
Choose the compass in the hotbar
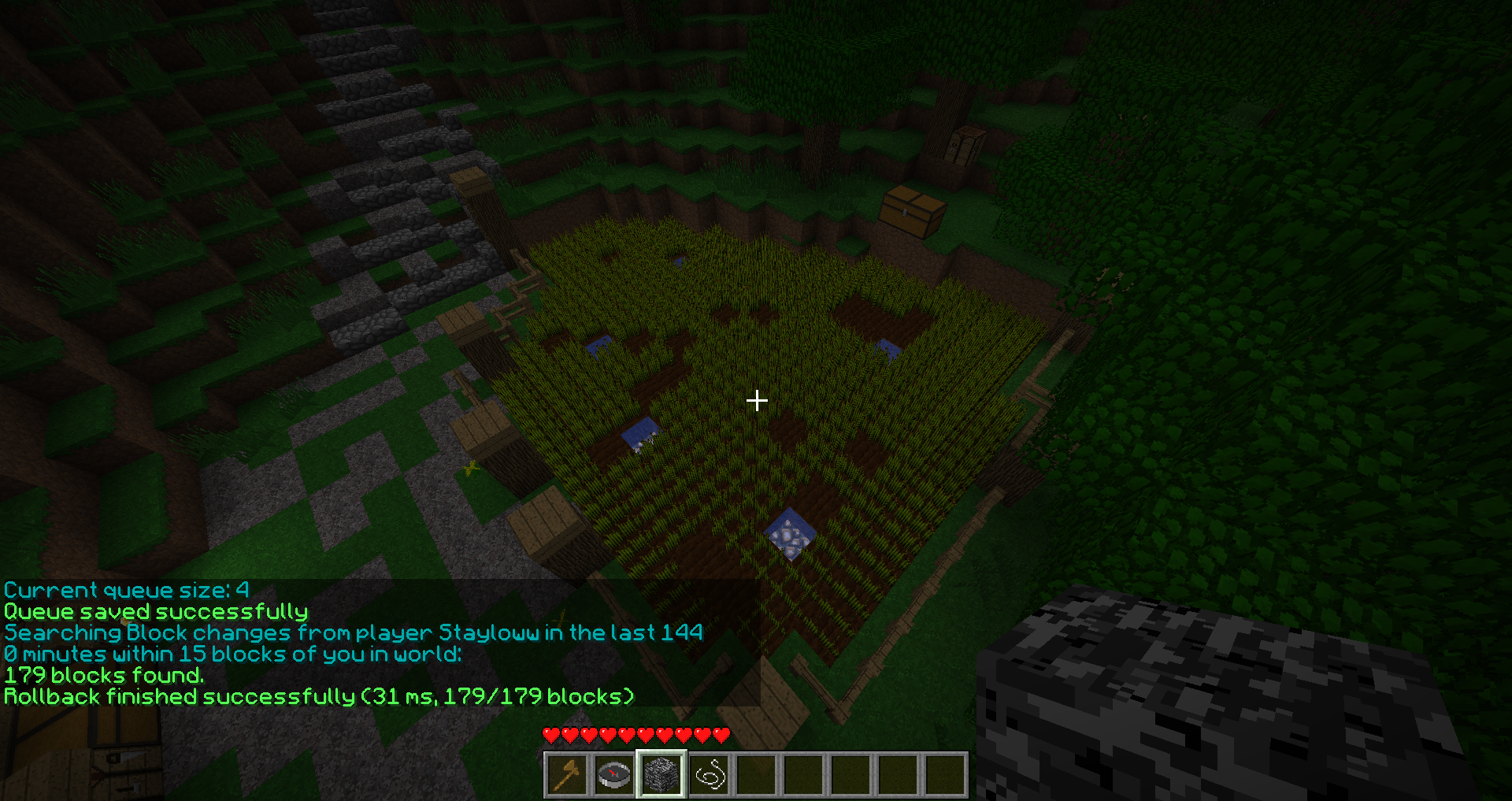click(614, 774)
